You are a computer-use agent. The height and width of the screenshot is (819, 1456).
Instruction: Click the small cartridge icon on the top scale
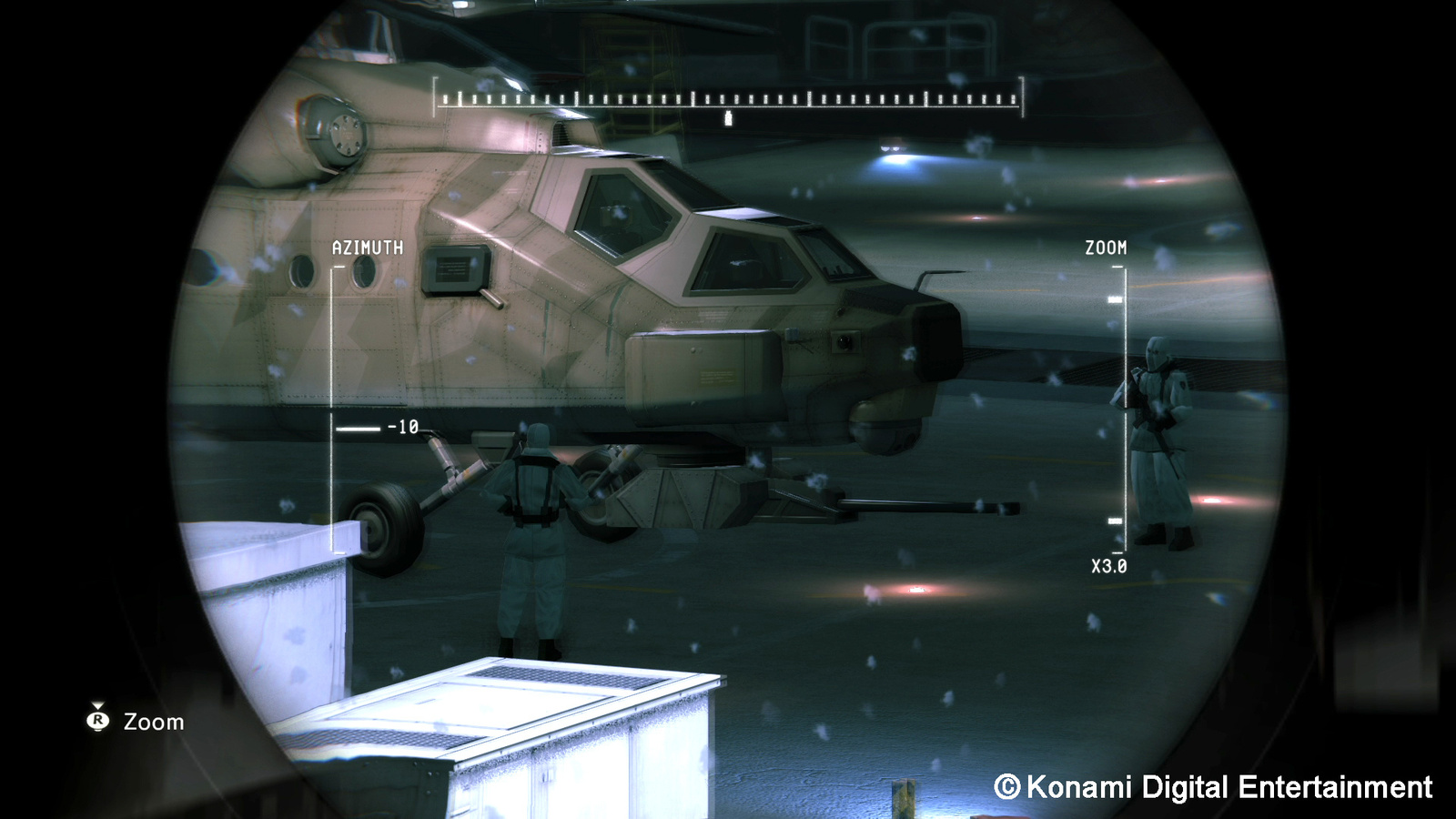tap(727, 116)
